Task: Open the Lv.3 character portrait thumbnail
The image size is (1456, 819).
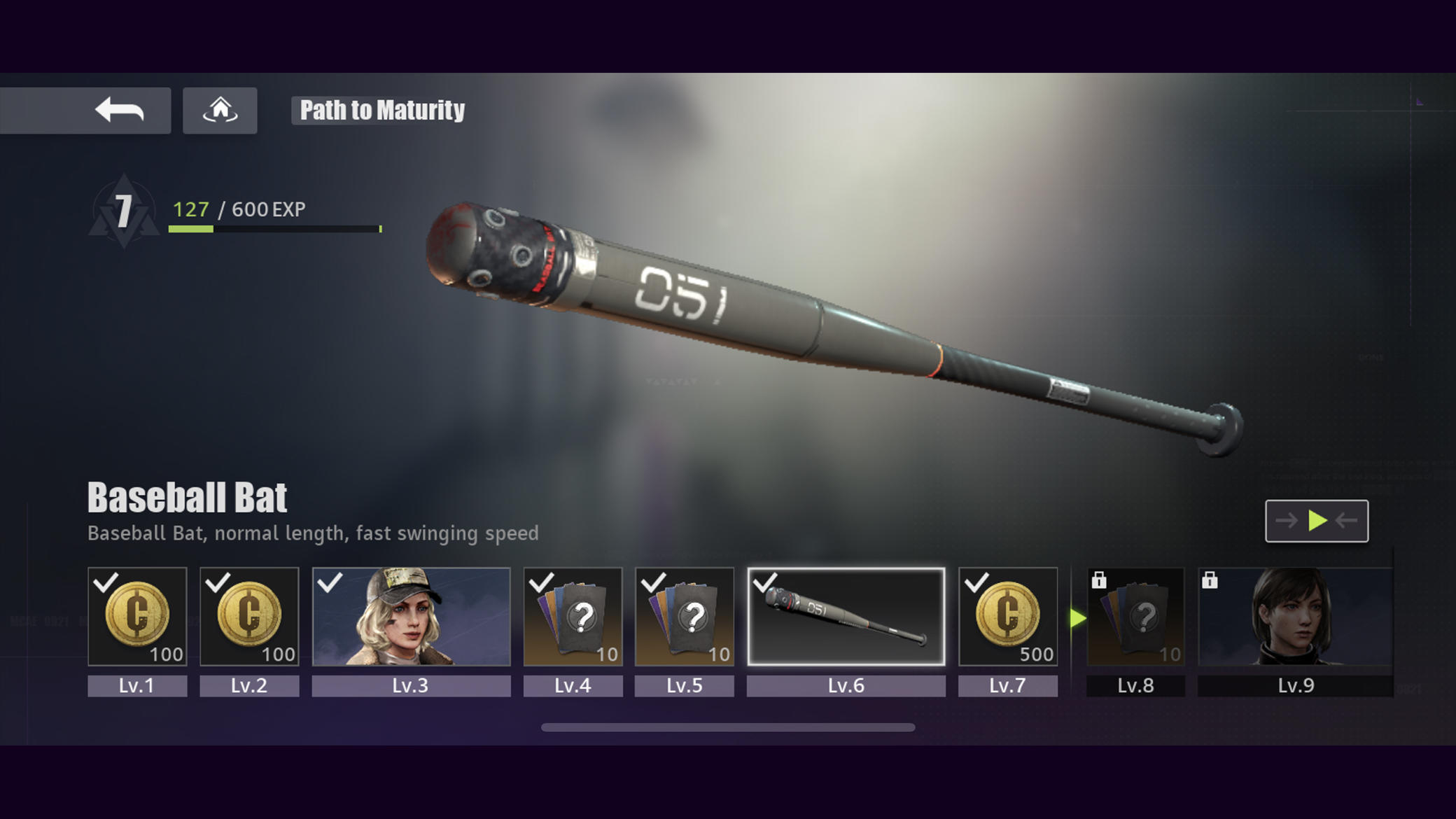Action: point(411,616)
